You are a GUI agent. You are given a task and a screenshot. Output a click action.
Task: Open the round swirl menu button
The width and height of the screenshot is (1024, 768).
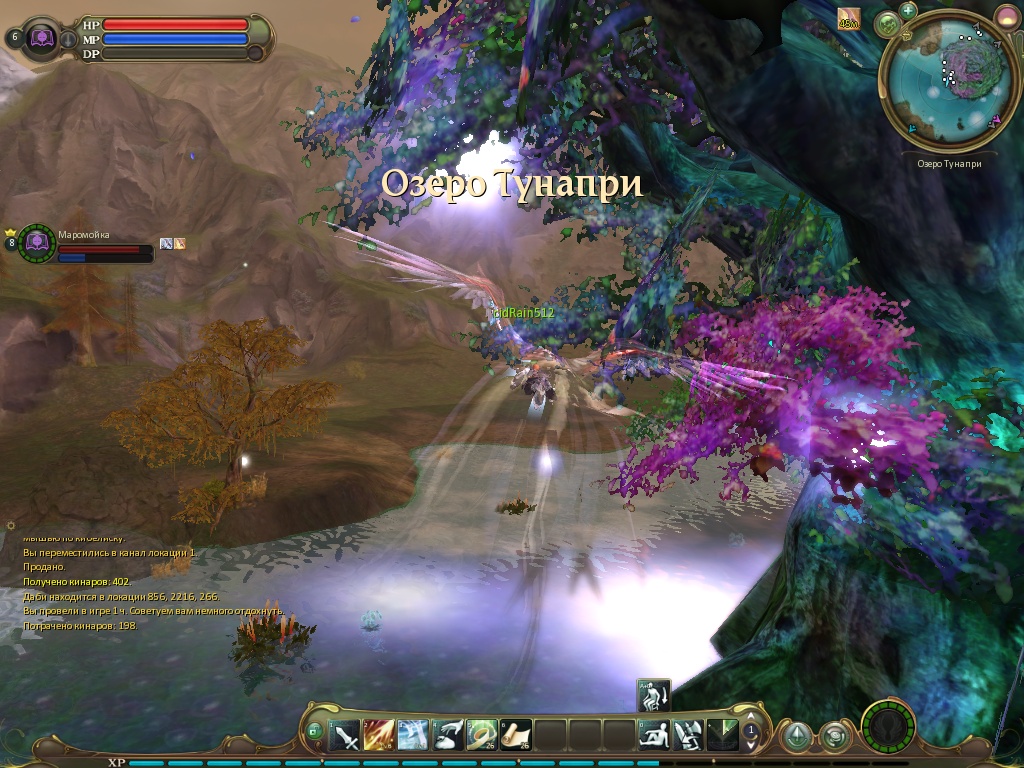[x=834, y=737]
